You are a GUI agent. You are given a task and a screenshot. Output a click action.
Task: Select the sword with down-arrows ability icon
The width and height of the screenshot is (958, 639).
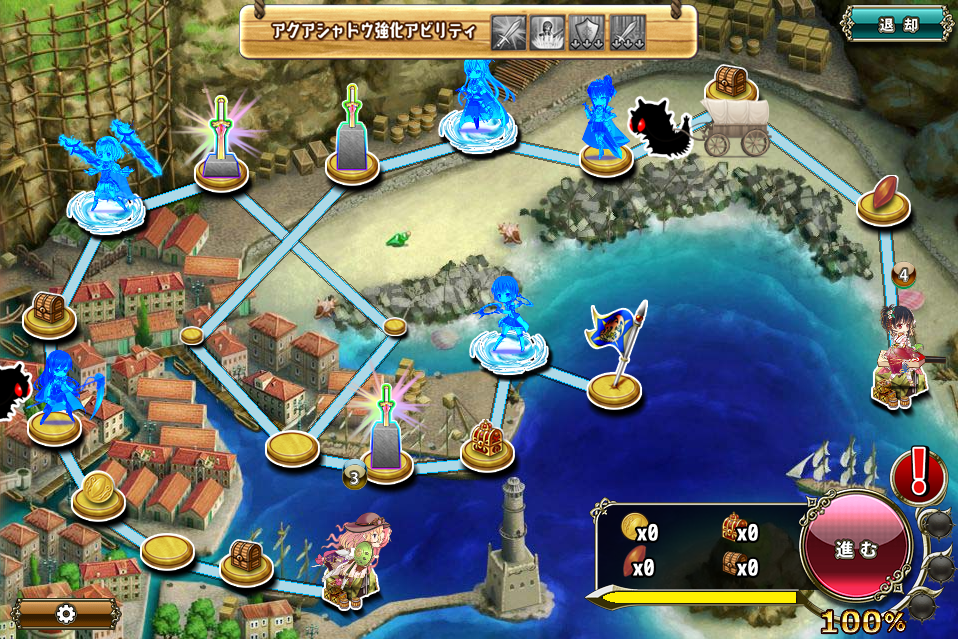tap(627, 33)
